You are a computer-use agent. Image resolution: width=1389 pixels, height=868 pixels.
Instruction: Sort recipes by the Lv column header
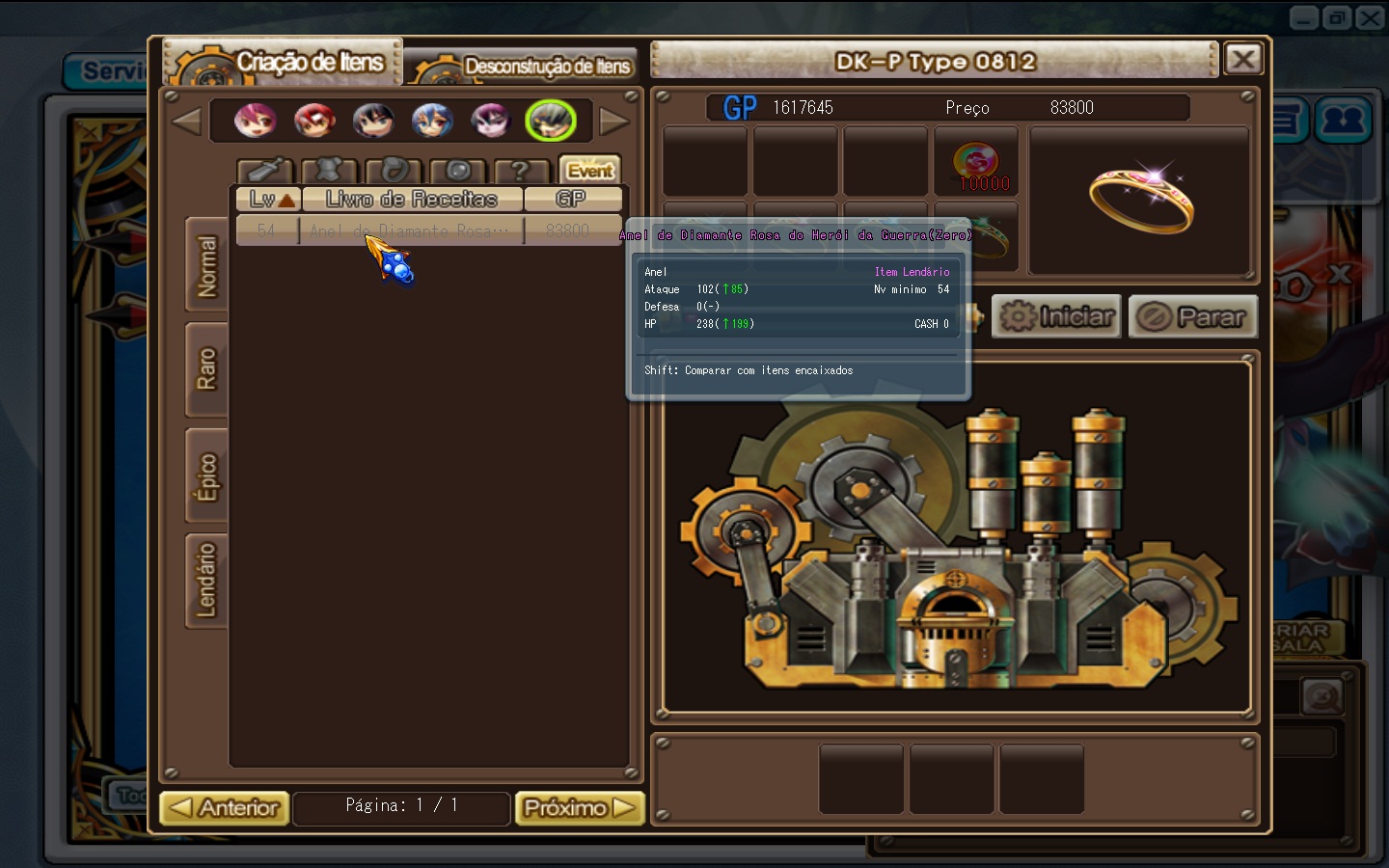pyautogui.click(x=269, y=199)
